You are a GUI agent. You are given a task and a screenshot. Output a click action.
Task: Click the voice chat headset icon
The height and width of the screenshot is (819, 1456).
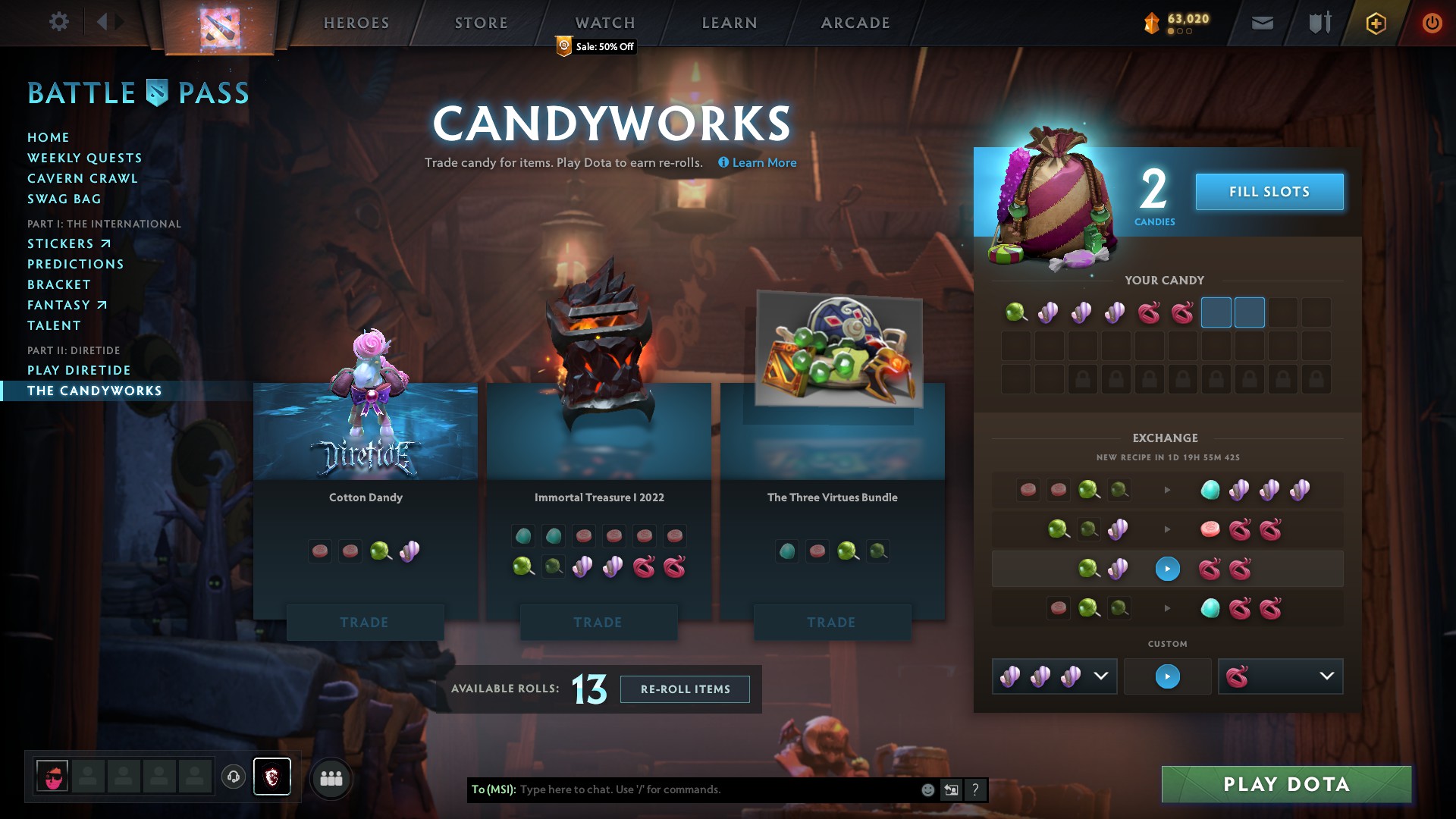point(232,777)
